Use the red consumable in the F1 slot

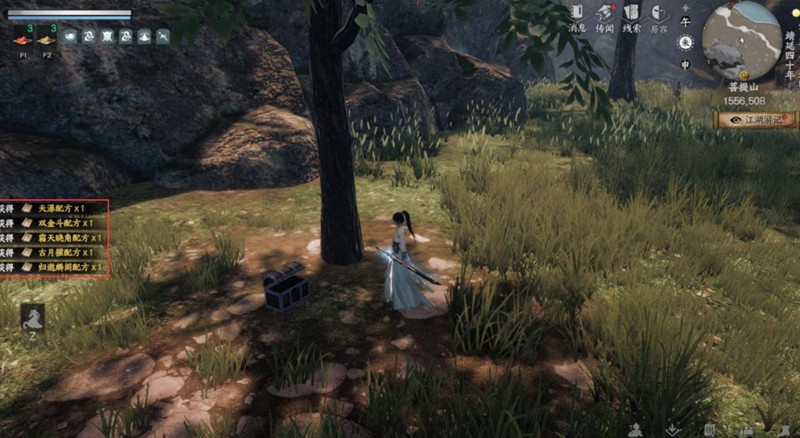point(23,39)
